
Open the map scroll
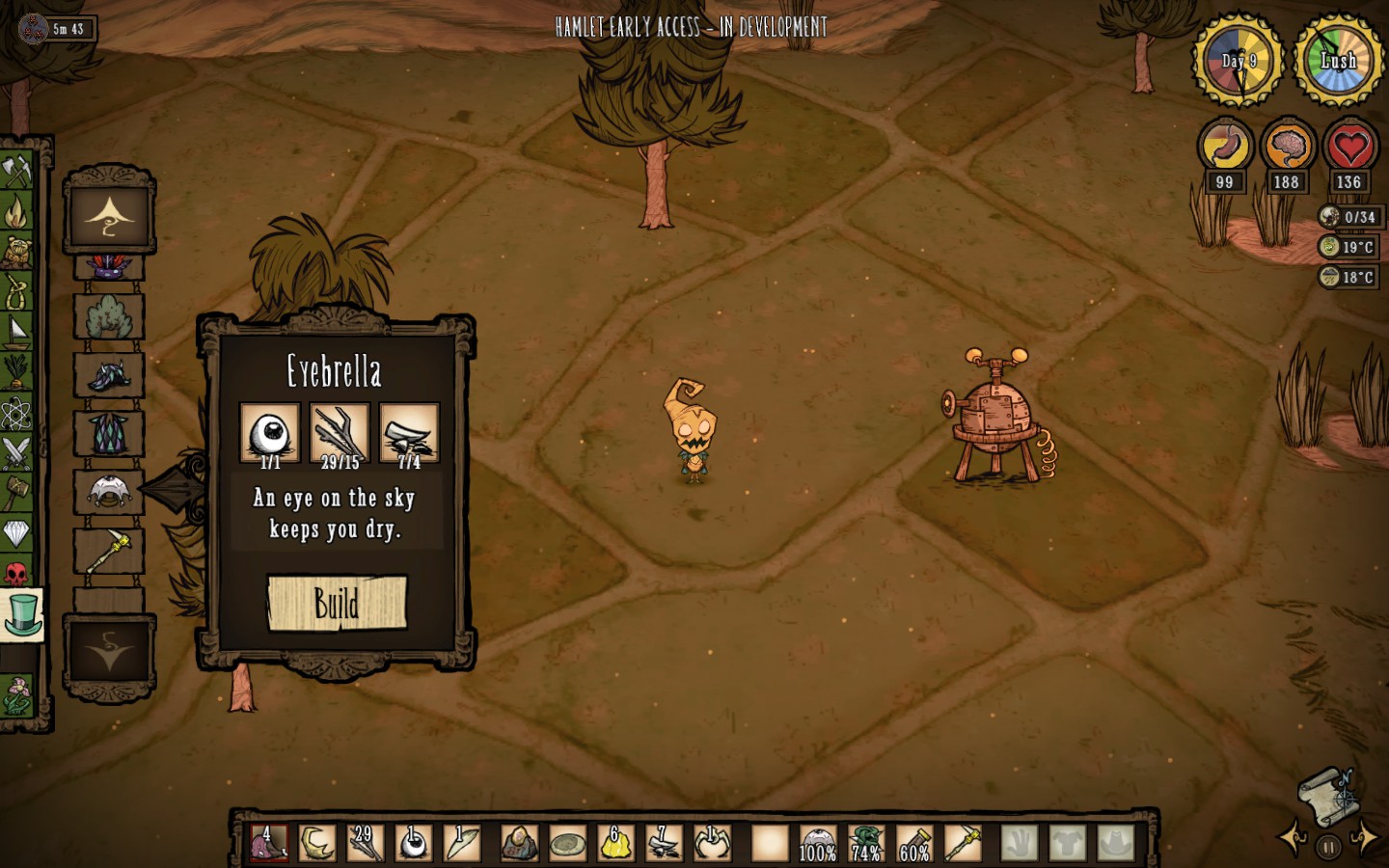1327,795
